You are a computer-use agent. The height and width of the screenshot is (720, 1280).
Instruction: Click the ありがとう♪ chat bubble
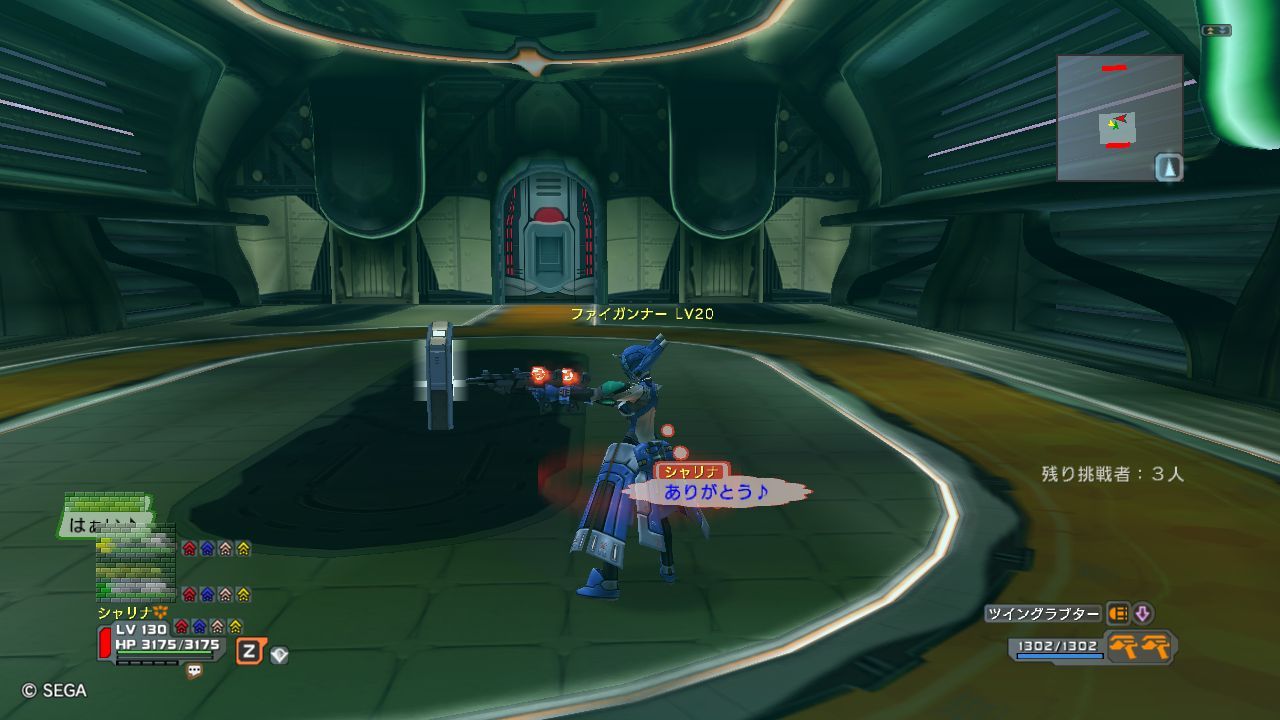(x=715, y=492)
